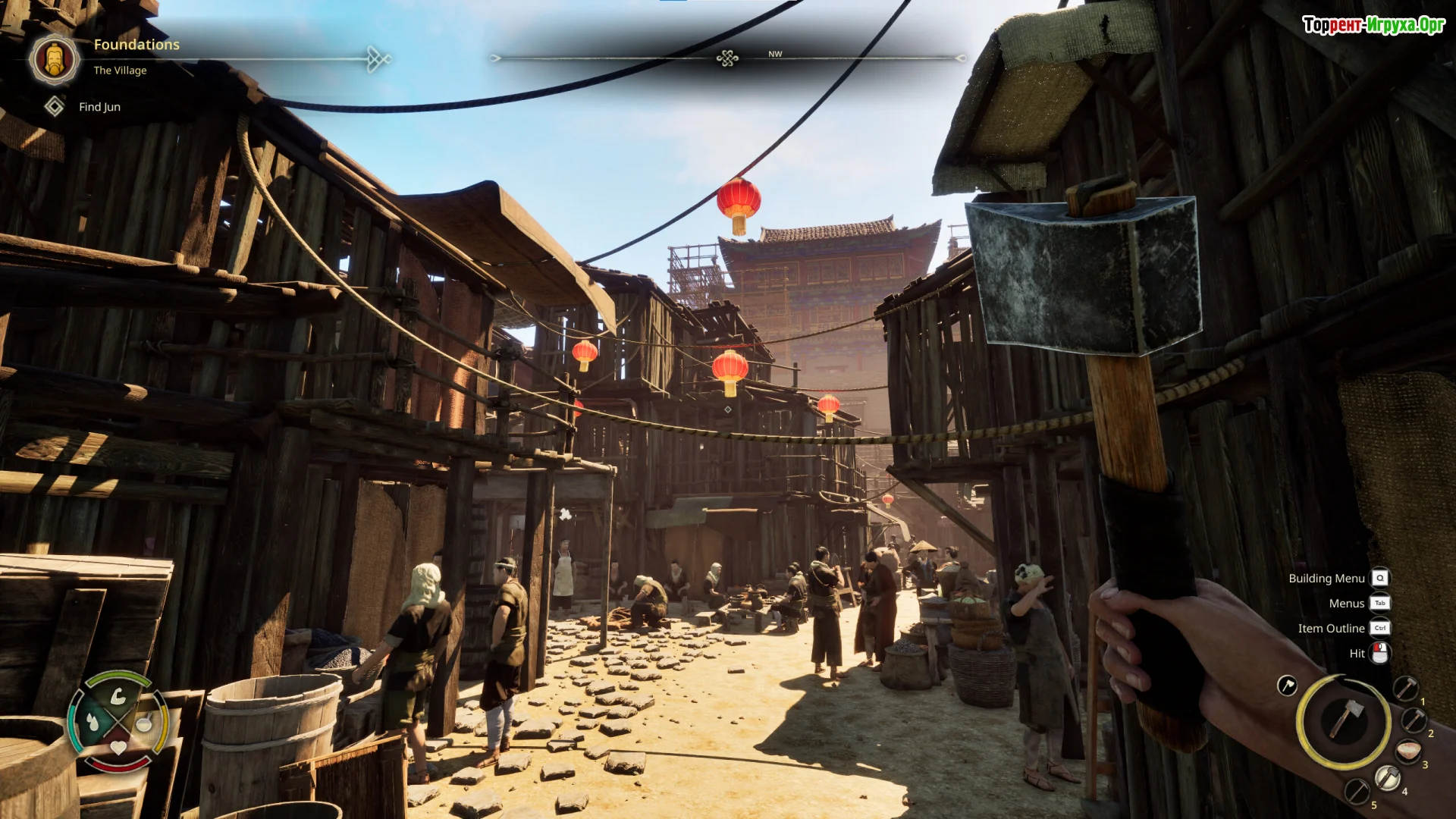Switch to the pickaxe in slot 5
This screenshot has width=1456, height=819.
point(1357,791)
